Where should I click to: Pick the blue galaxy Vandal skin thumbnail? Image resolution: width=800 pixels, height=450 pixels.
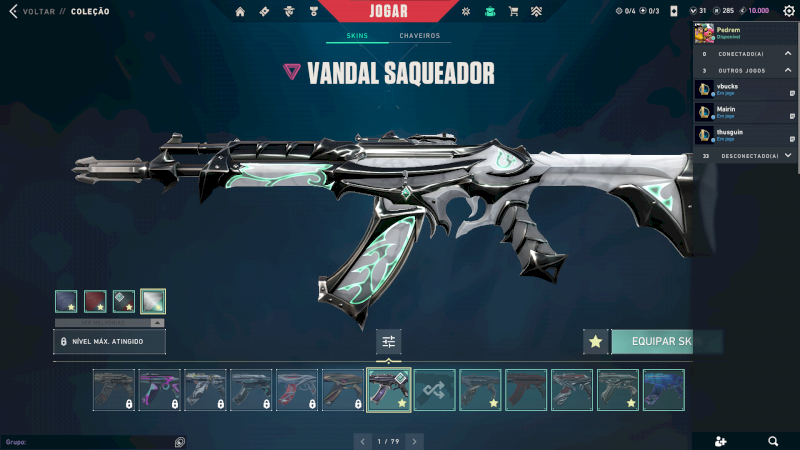(664, 390)
